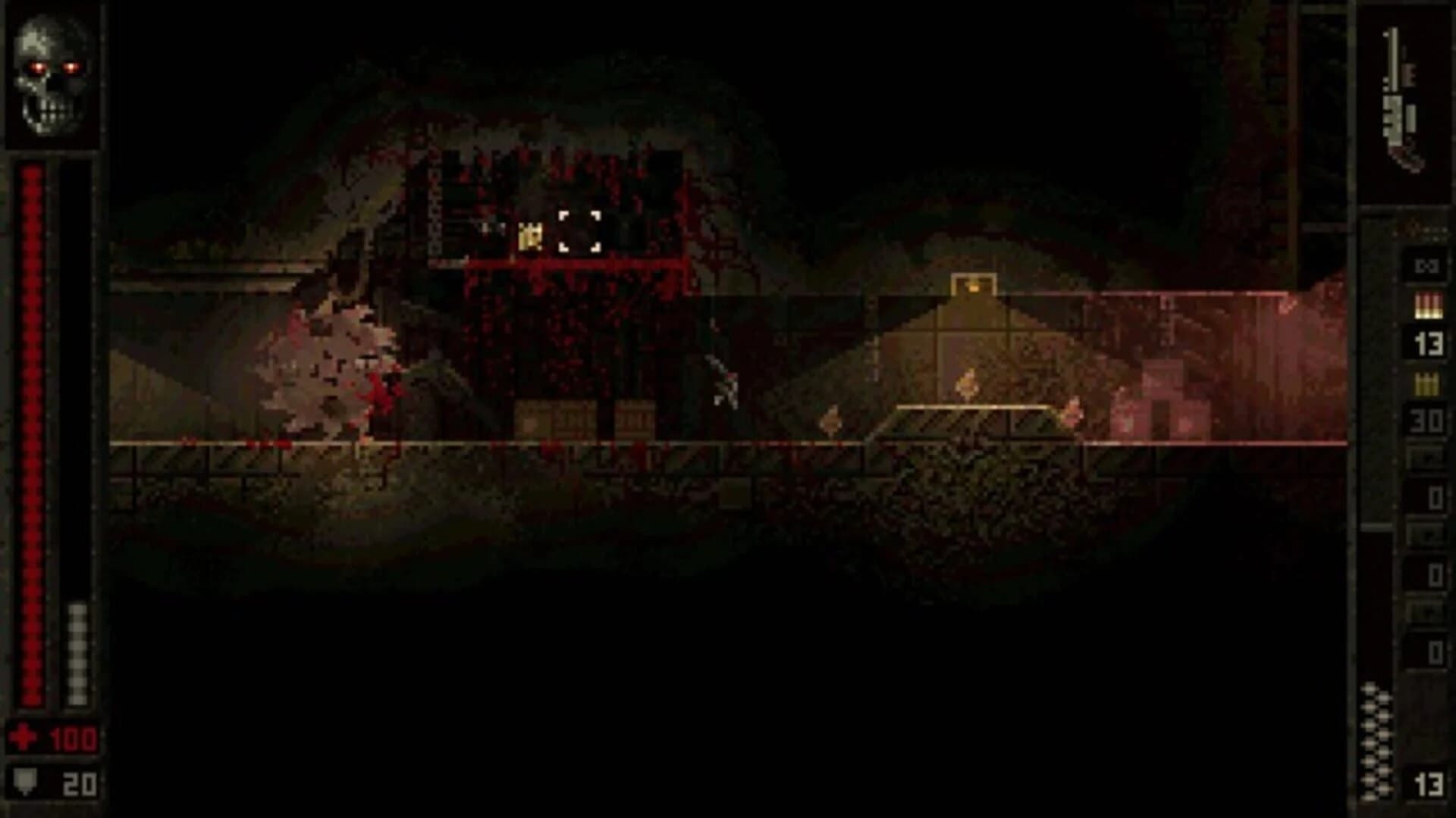Image resolution: width=1456 pixels, height=818 pixels.
Task: Click the pickaxe item on the ground
Action: point(720,379)
